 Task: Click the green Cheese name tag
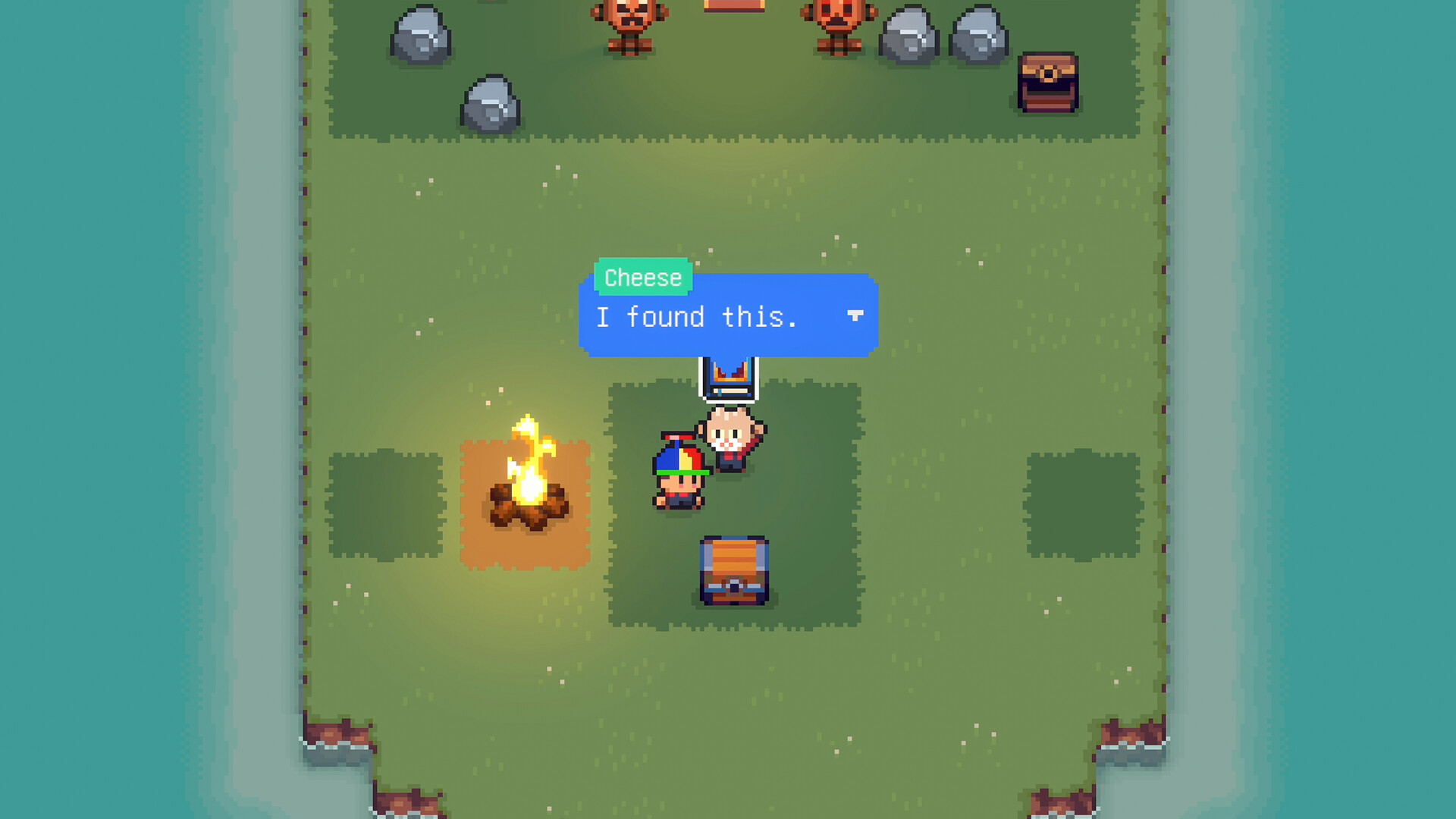pos(642,278)
